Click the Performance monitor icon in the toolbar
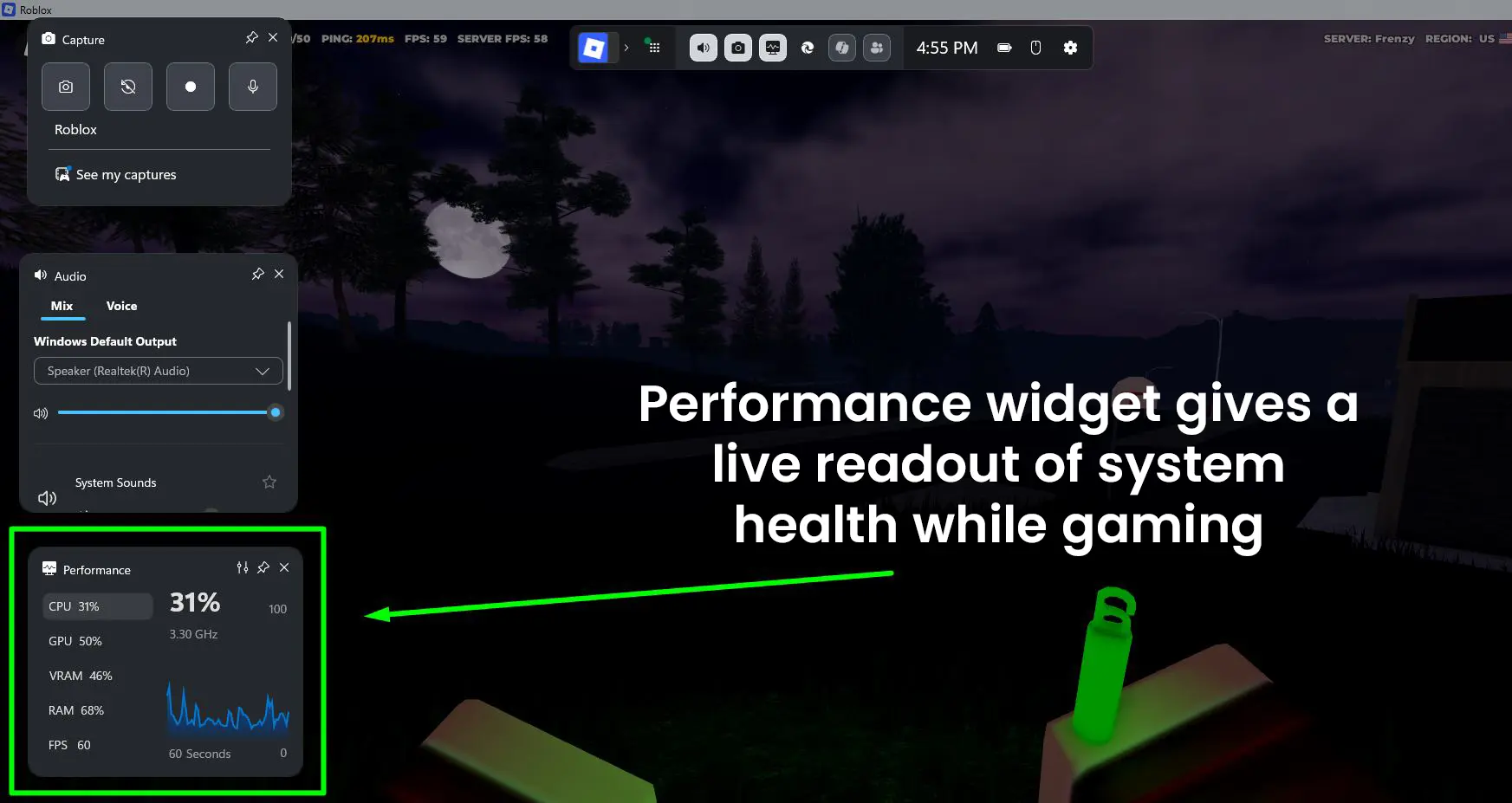1512x803 pixels. 772,48
